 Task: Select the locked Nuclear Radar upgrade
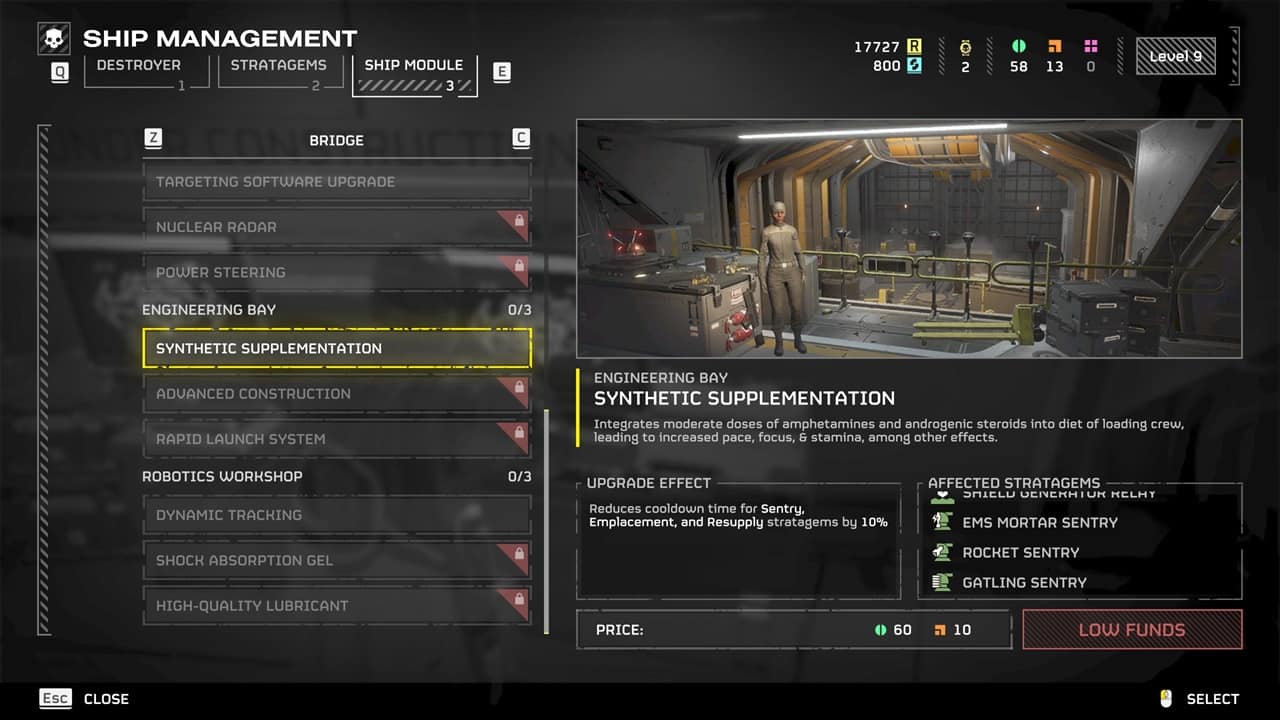coord(336,227)
